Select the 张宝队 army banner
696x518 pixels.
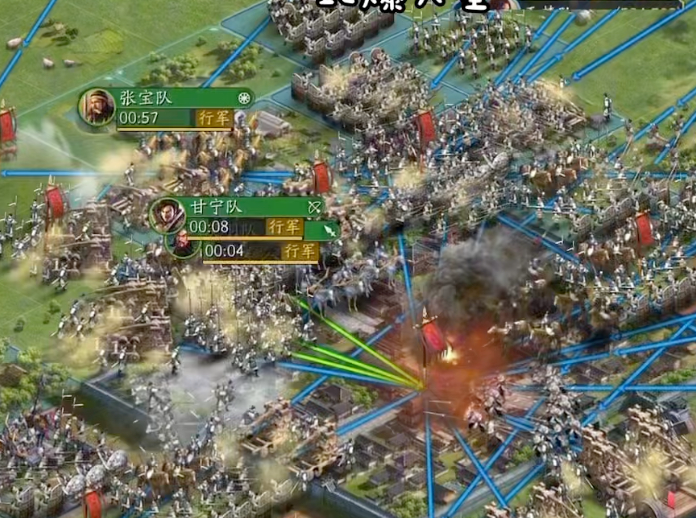(x=180, y=99)
